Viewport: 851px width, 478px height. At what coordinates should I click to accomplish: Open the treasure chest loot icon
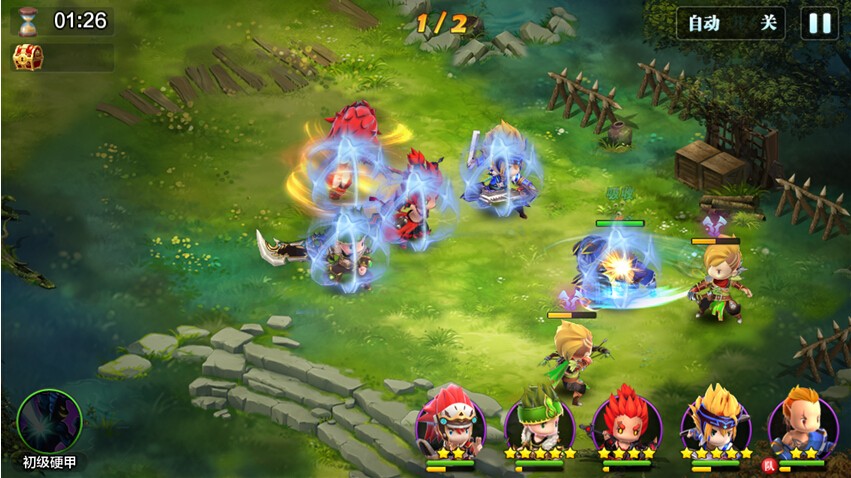(x=27, y=57)
